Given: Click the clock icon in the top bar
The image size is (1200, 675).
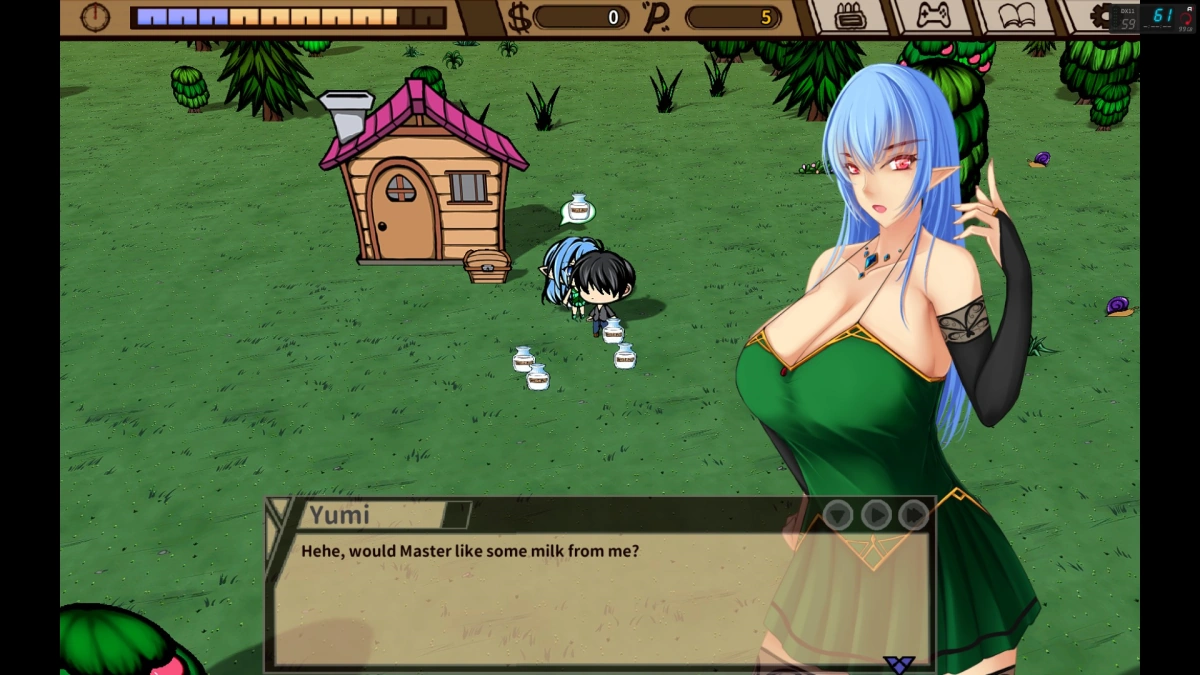Looking at the screenshot, I should point(95,17).
